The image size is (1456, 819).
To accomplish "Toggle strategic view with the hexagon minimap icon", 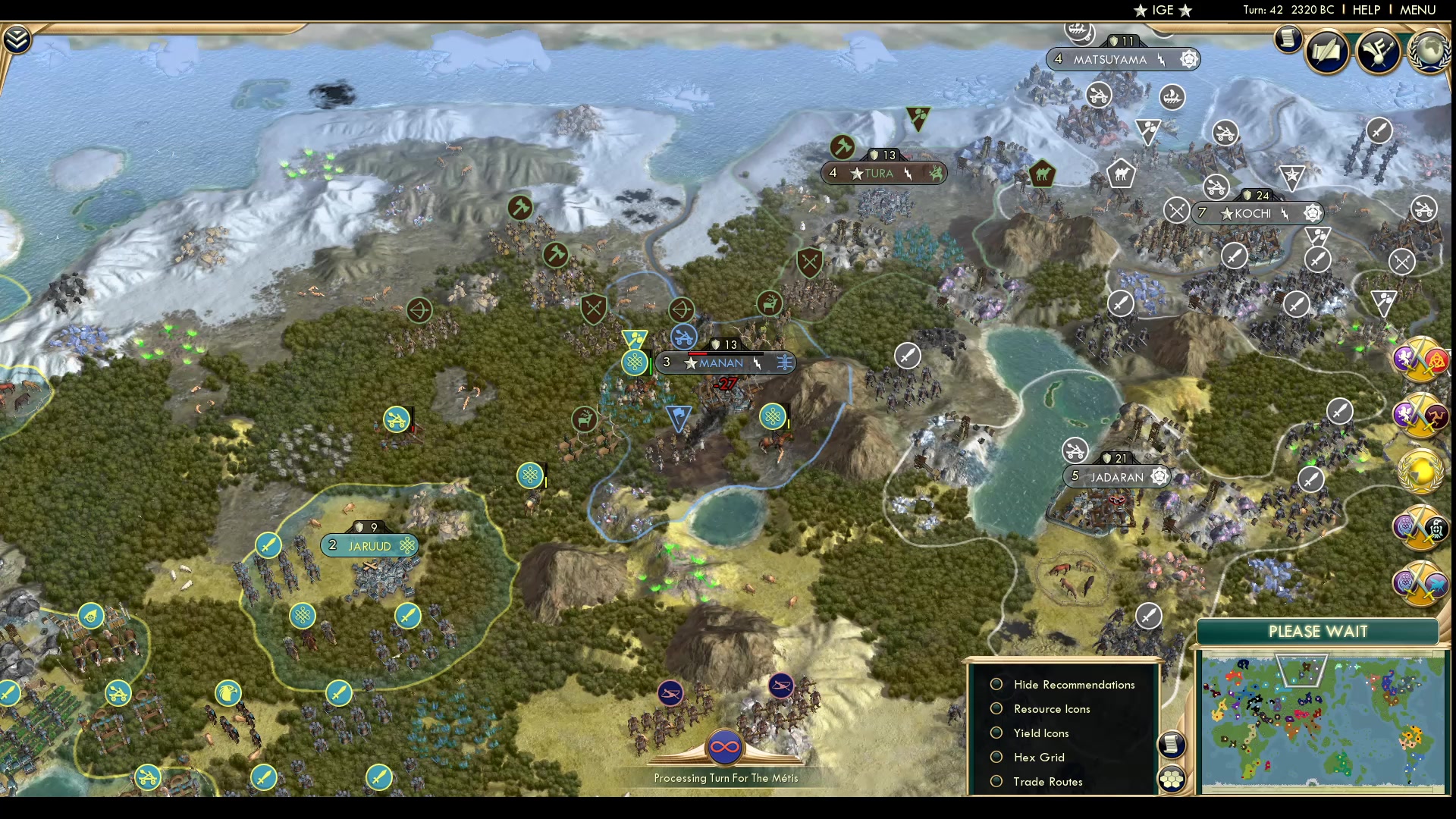I will [1172, 778].
